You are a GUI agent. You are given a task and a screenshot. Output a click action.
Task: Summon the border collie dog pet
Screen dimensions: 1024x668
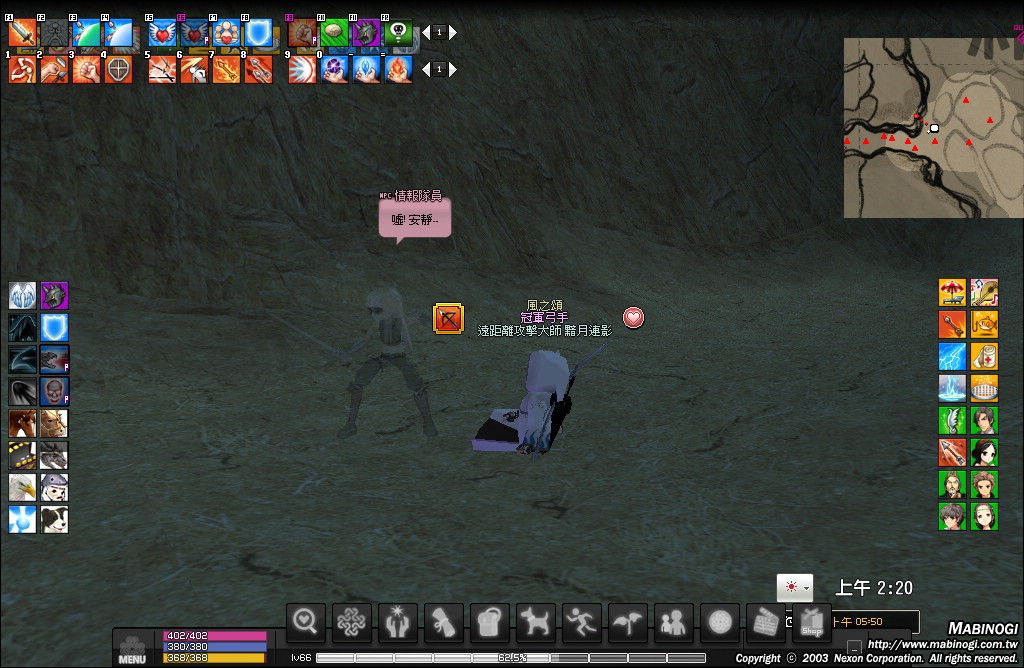[54, 519]
